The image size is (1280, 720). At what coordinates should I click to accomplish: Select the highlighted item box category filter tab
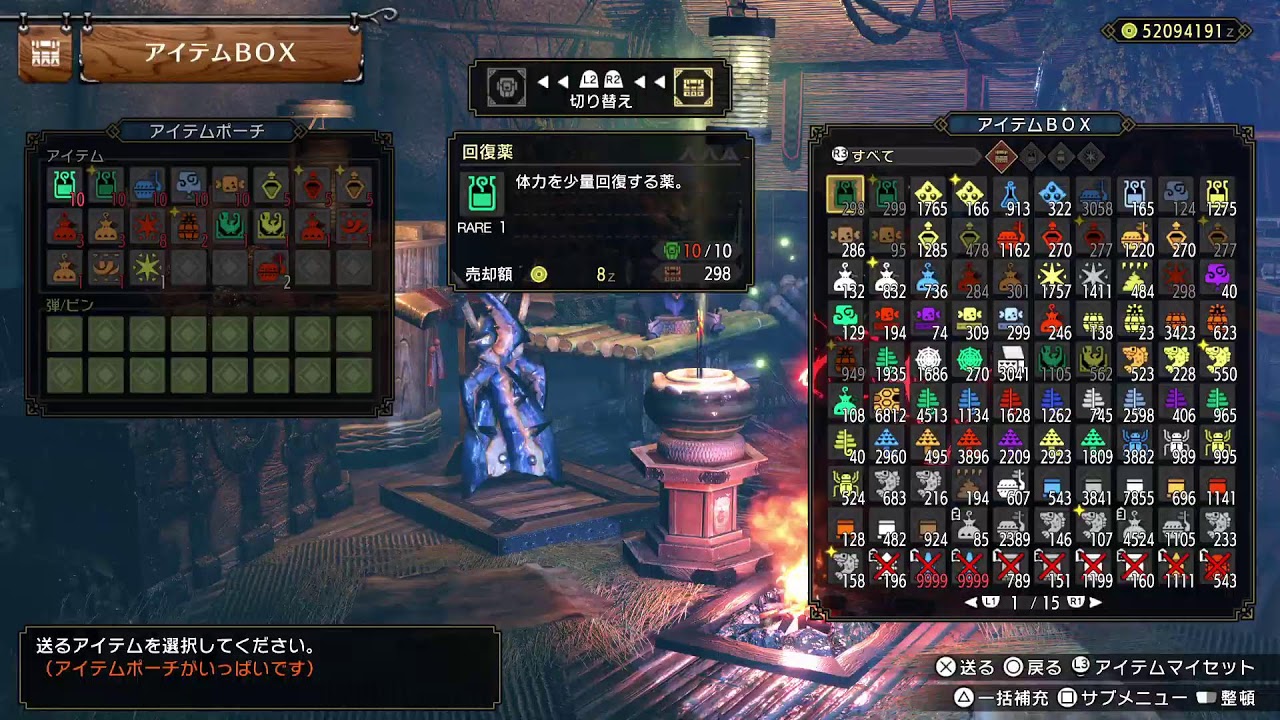[x=1001, y=156]
